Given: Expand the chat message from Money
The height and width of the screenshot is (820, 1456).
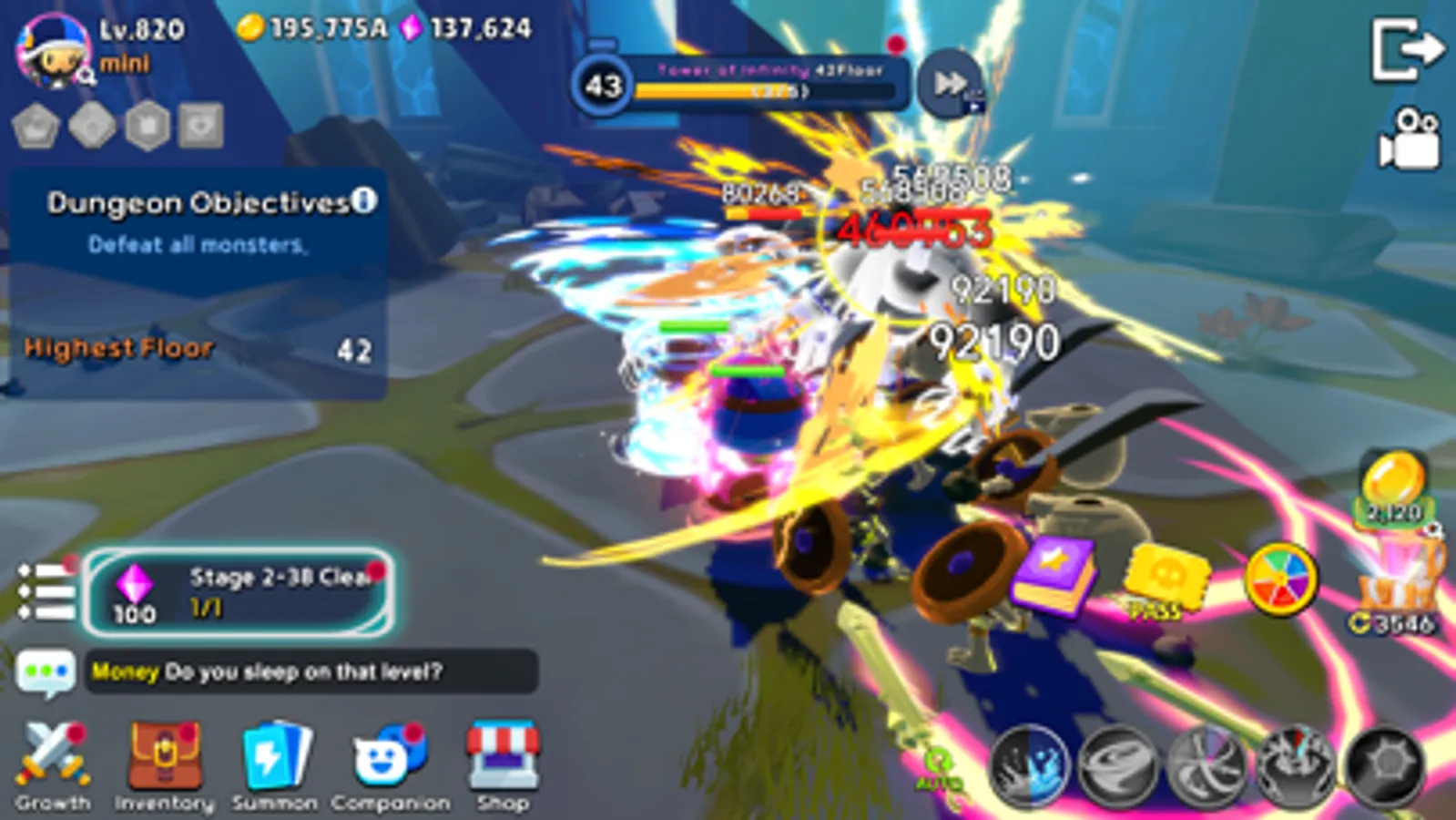Looking at the screenshot, I should coord(310,671).
